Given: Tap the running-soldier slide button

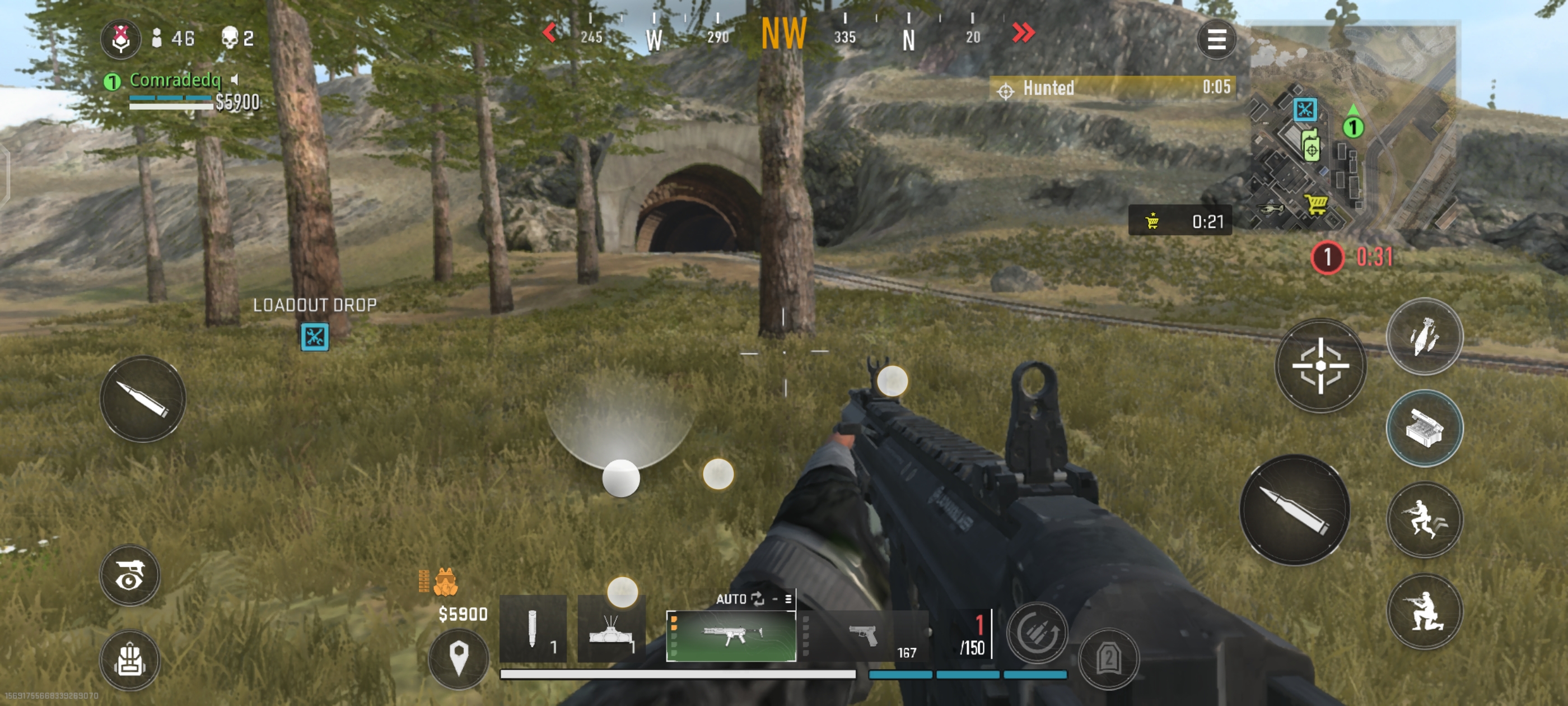Looking at the screenshot, I should 1424,519.
